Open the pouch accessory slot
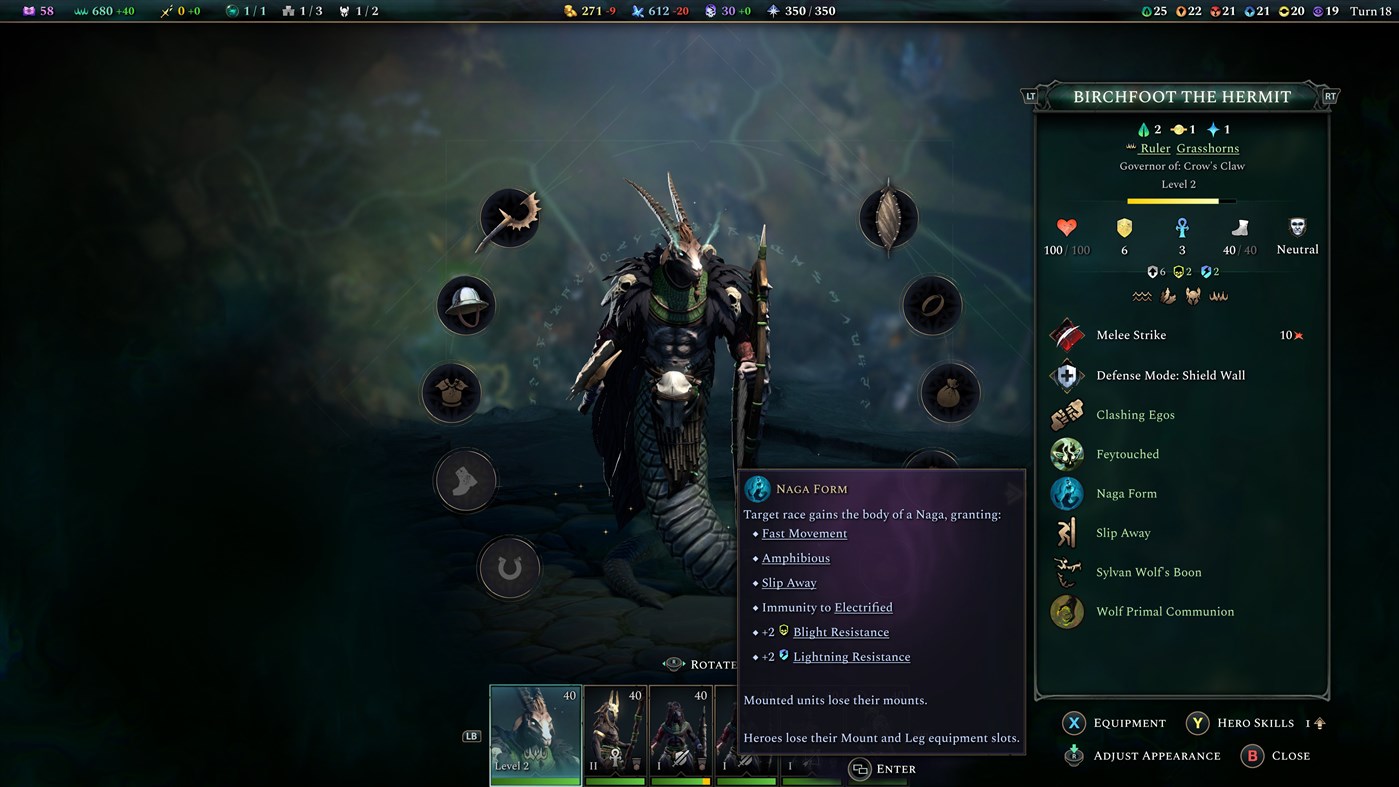The height and width of the screenshot is (787, 1399). (x=948, y=392)
